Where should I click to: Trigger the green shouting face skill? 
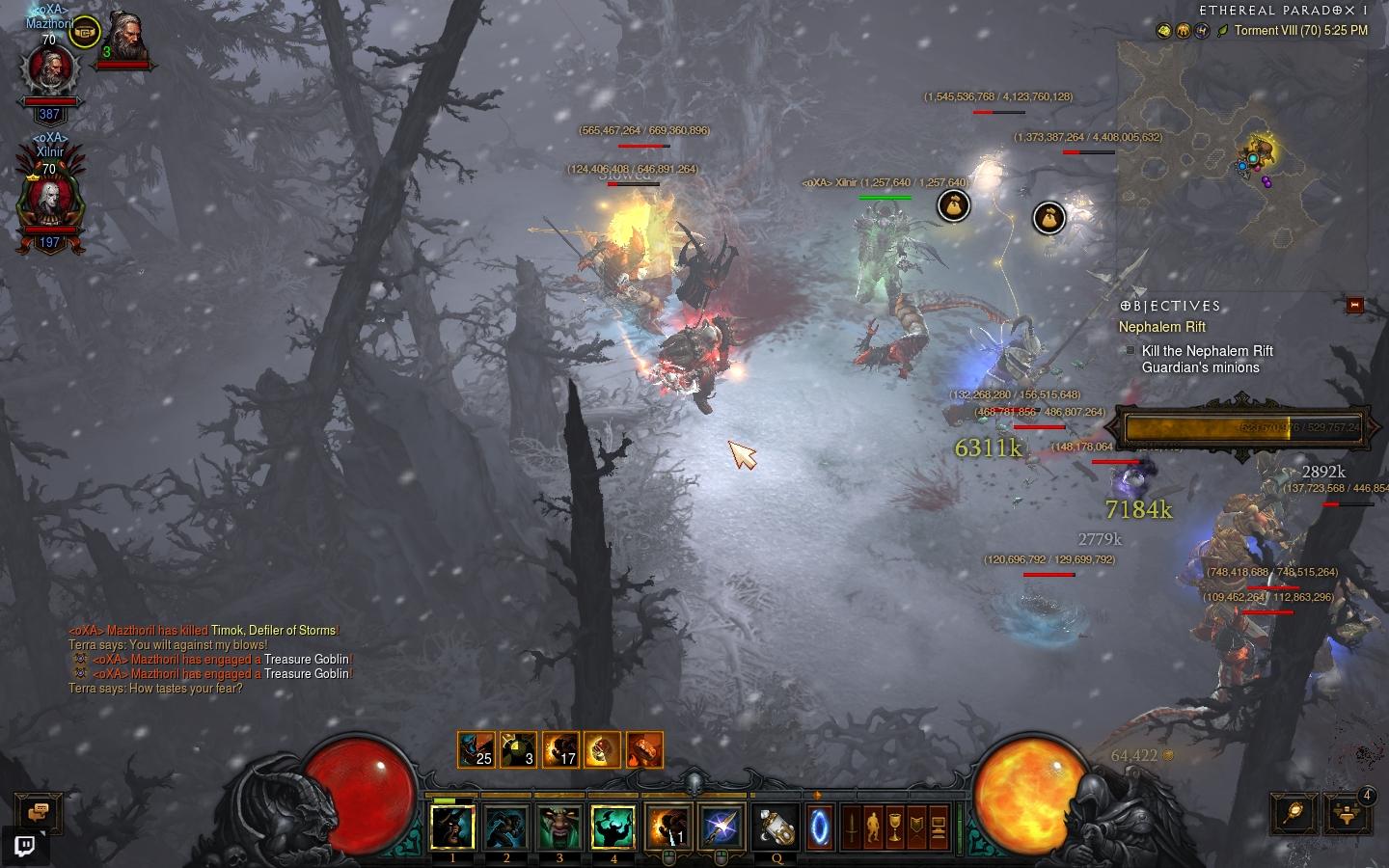point(559,827)
